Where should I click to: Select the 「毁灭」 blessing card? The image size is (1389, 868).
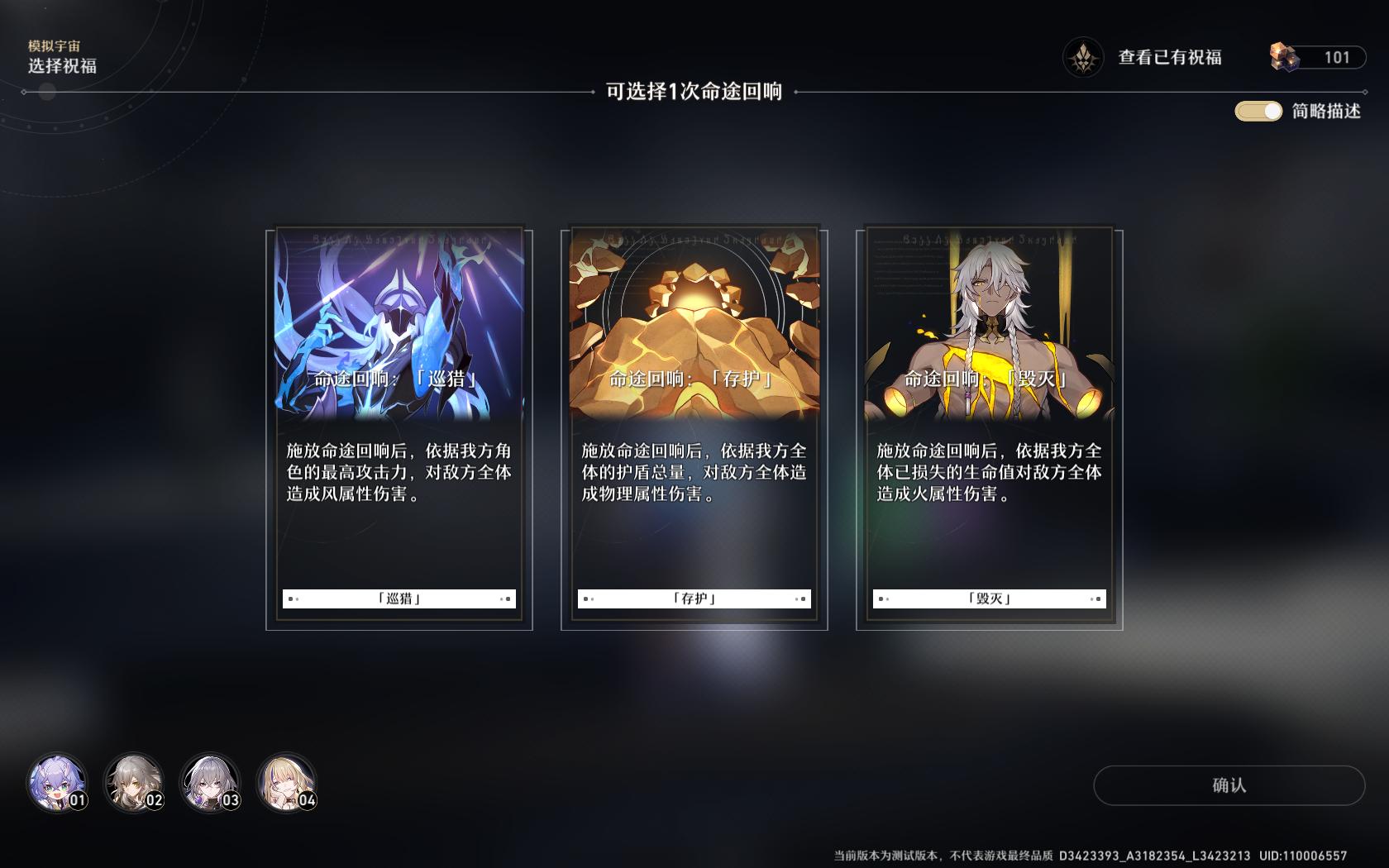pos(990,422)
